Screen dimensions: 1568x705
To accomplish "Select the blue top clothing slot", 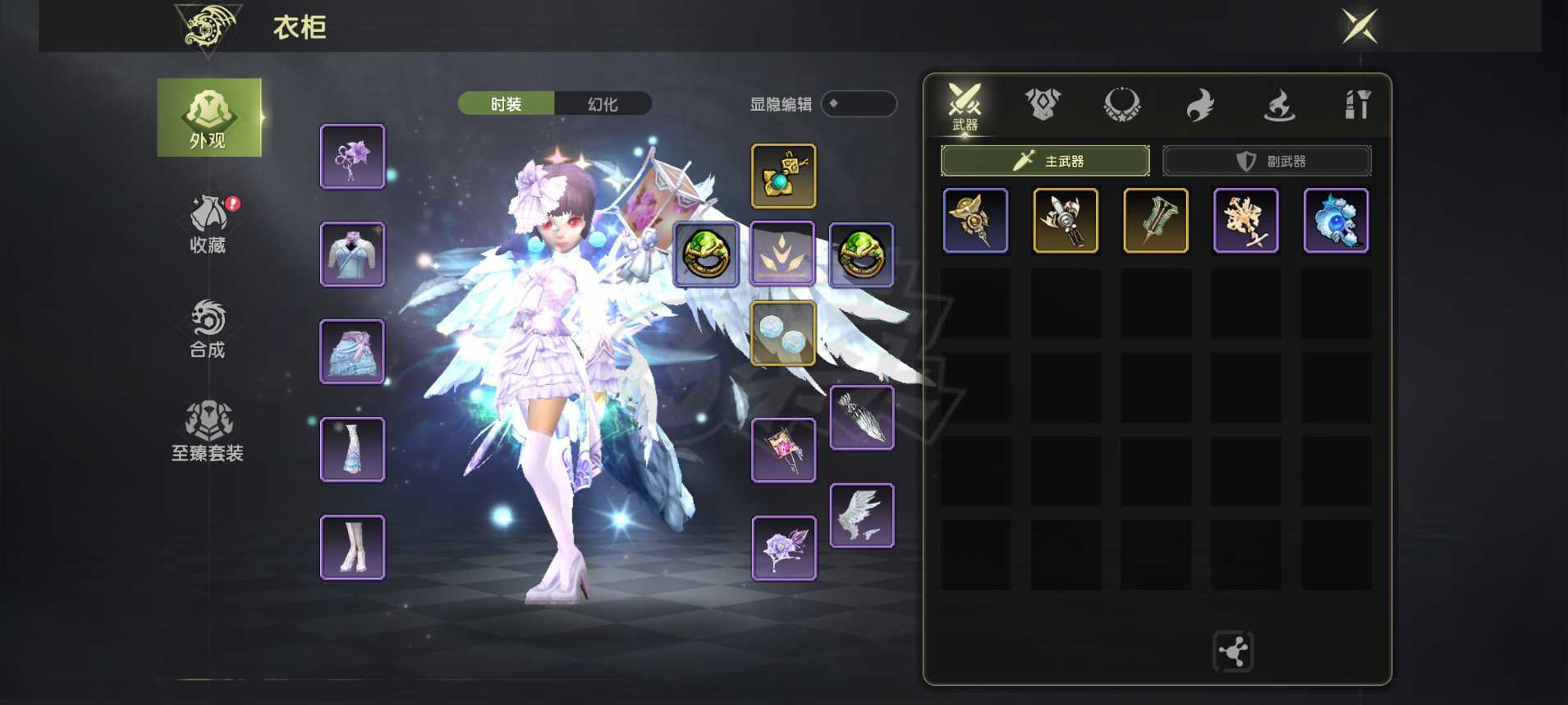I will point(352,254).
